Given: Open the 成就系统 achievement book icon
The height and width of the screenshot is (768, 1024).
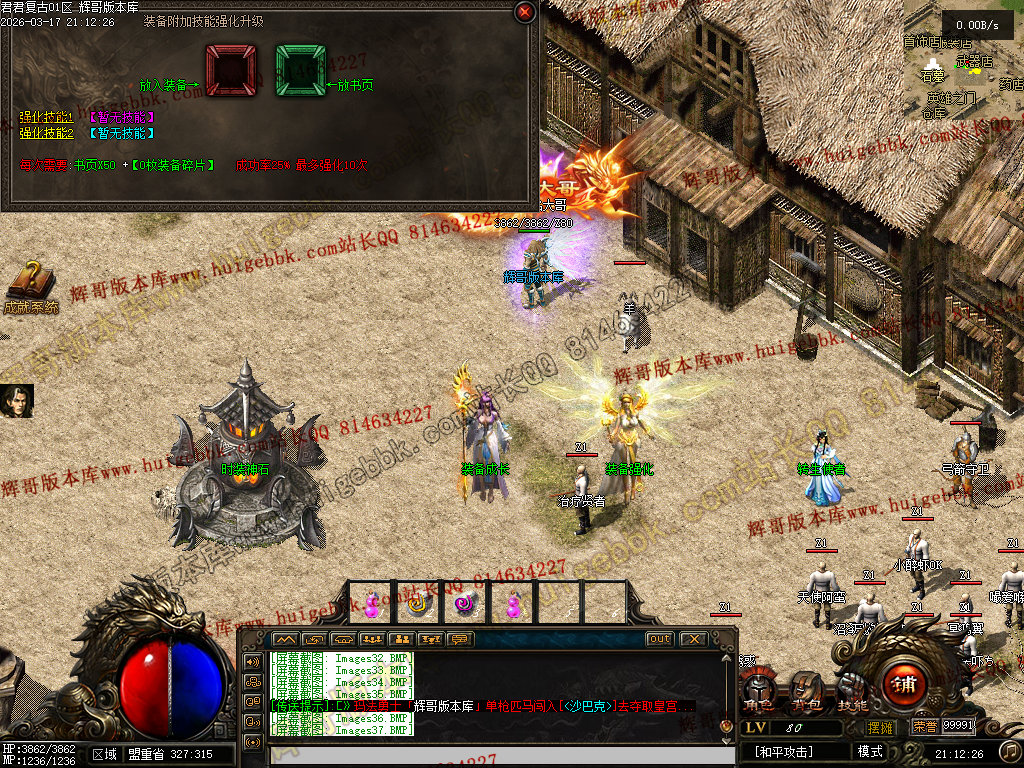Looking at the screenshot, I should [x=30, y=283].
